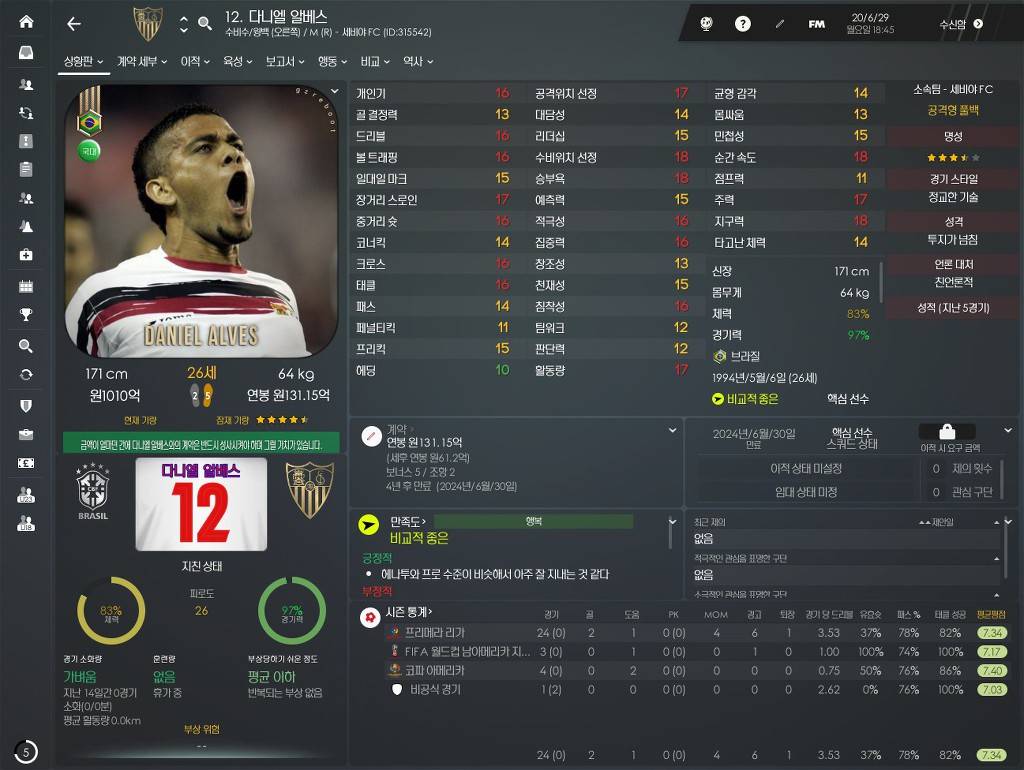Switch to the 육성 development tab

click(x=237, y=62)
